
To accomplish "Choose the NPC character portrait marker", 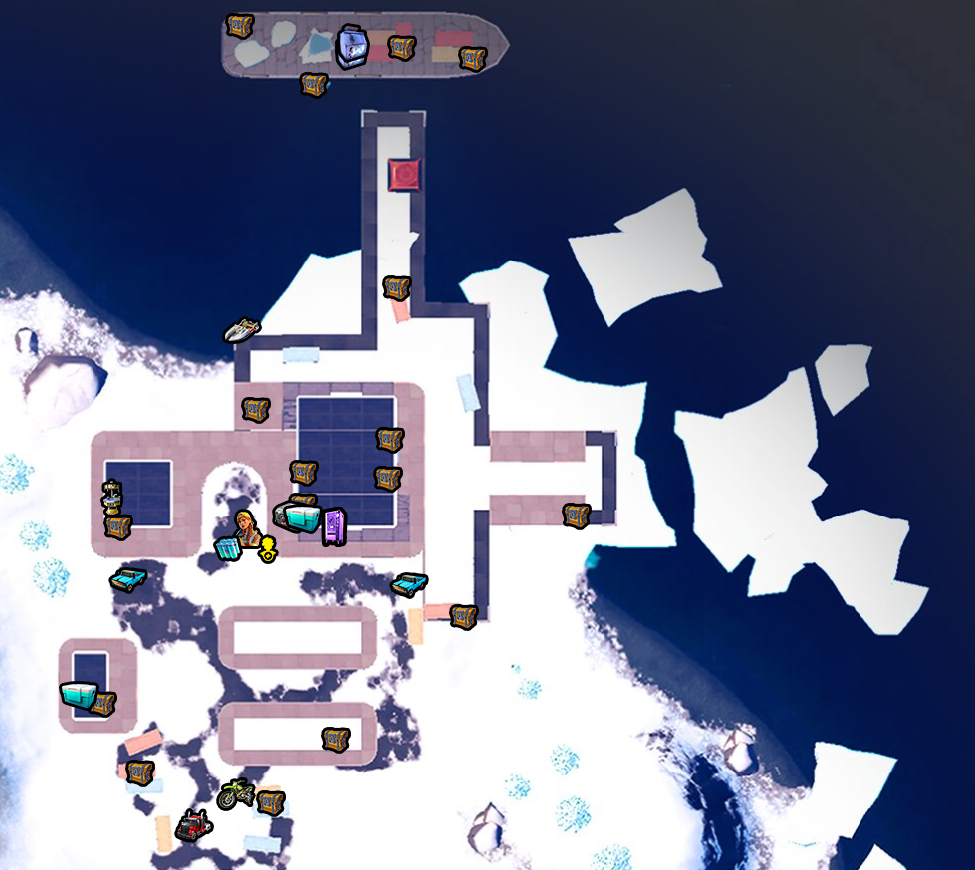I will pos(246,523).
